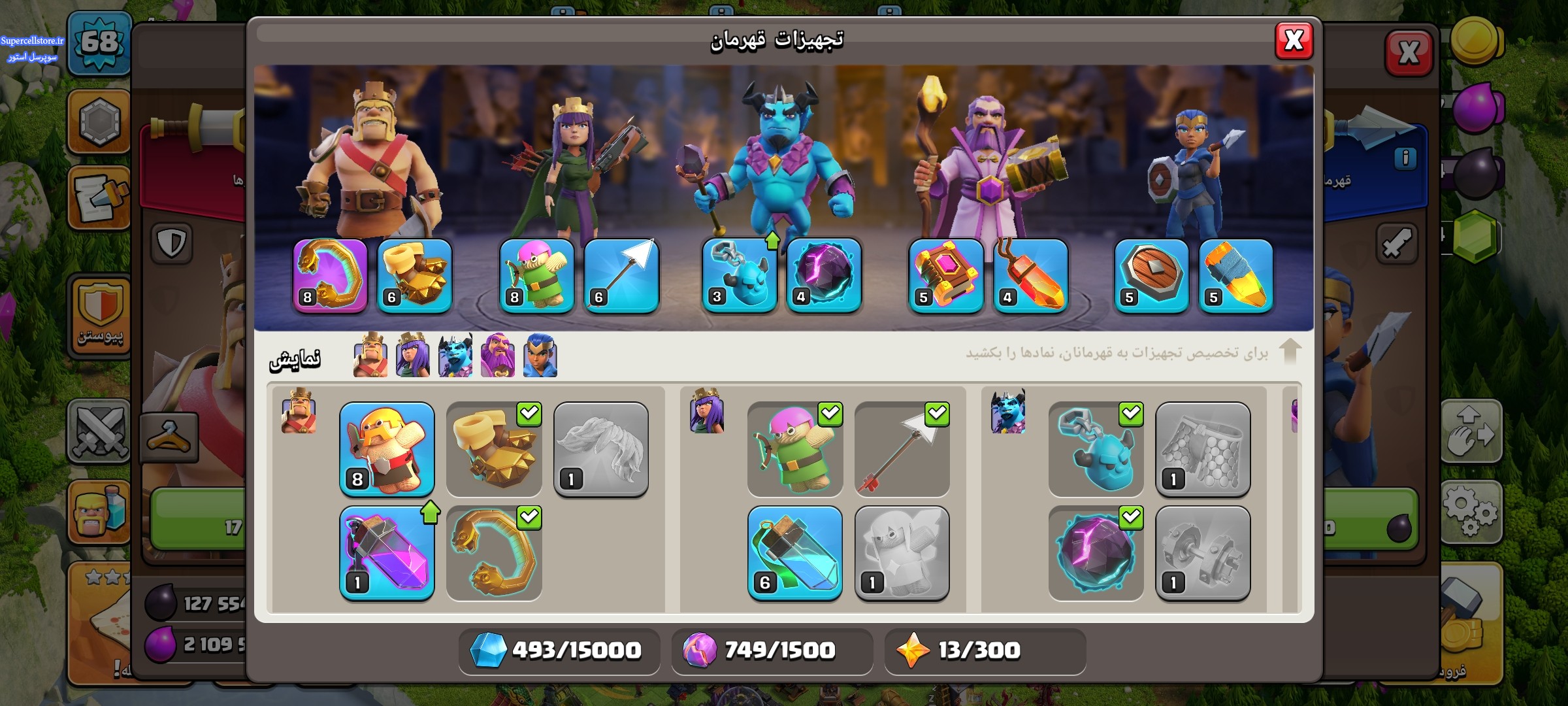Select the Barbarian Puppet in inventory
Viewport: 1568px width, 706px height.
(x=387, y=450)
